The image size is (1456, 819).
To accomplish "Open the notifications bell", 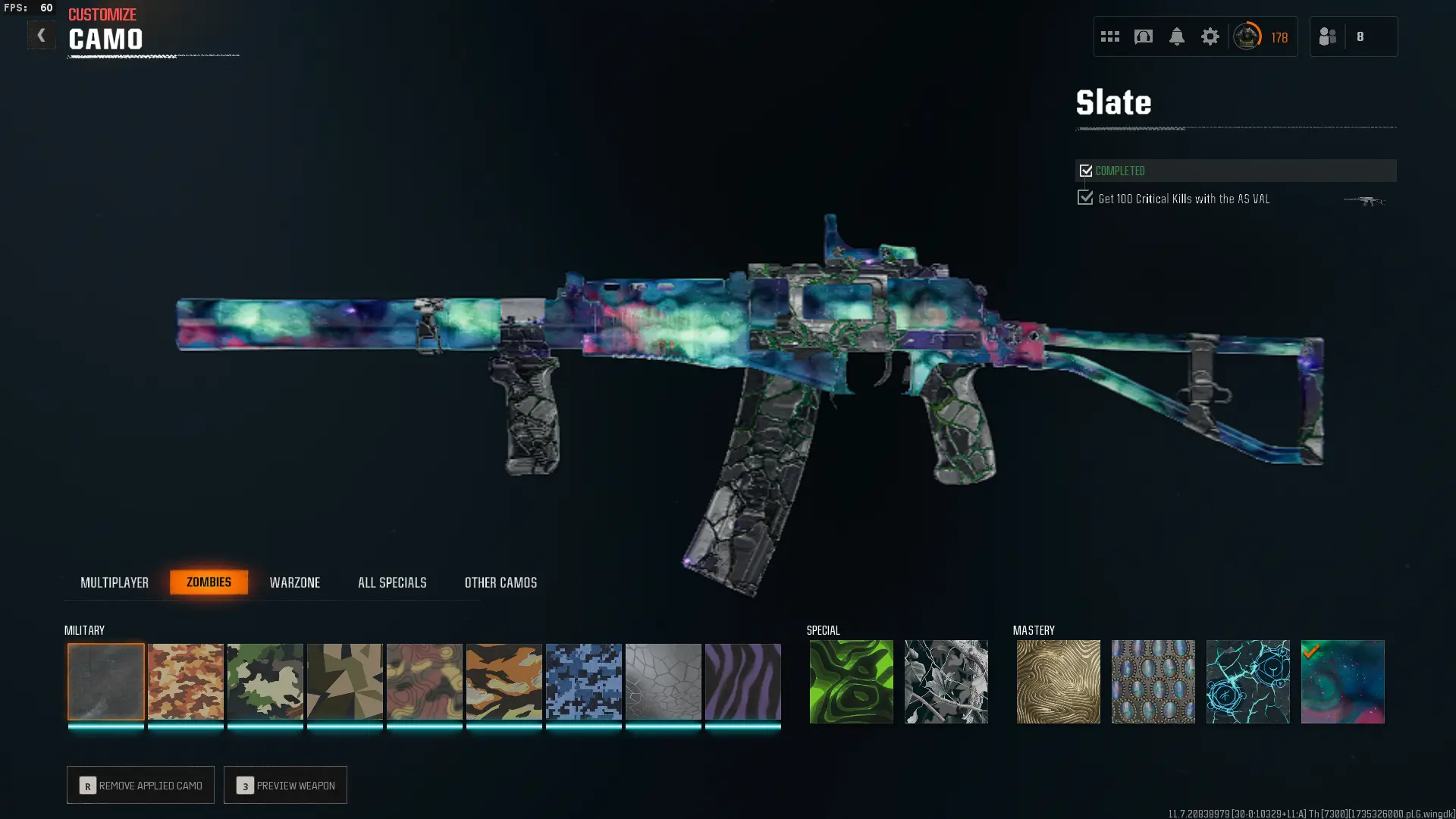I will 1177,36.
